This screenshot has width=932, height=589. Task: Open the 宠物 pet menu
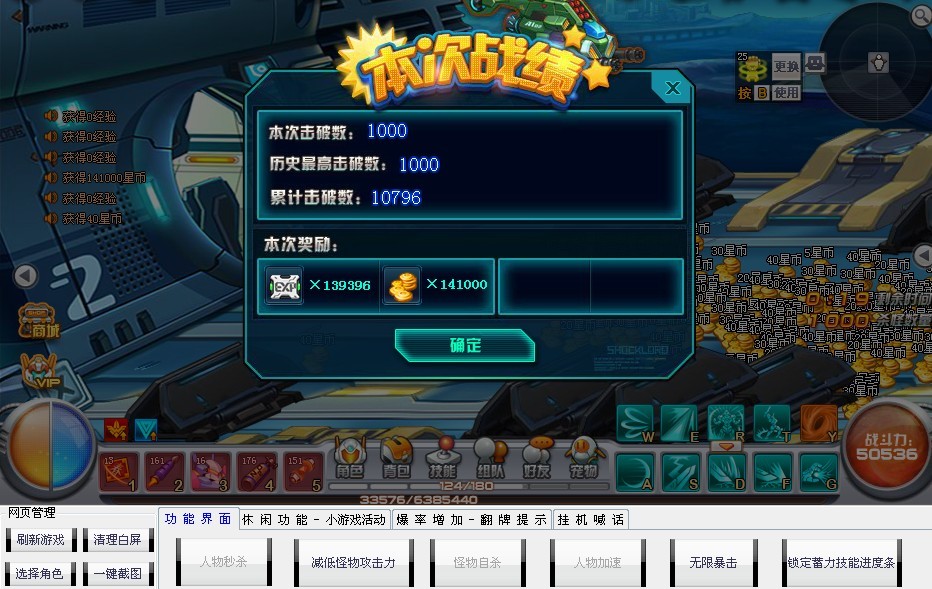click(x=584, y=458)
